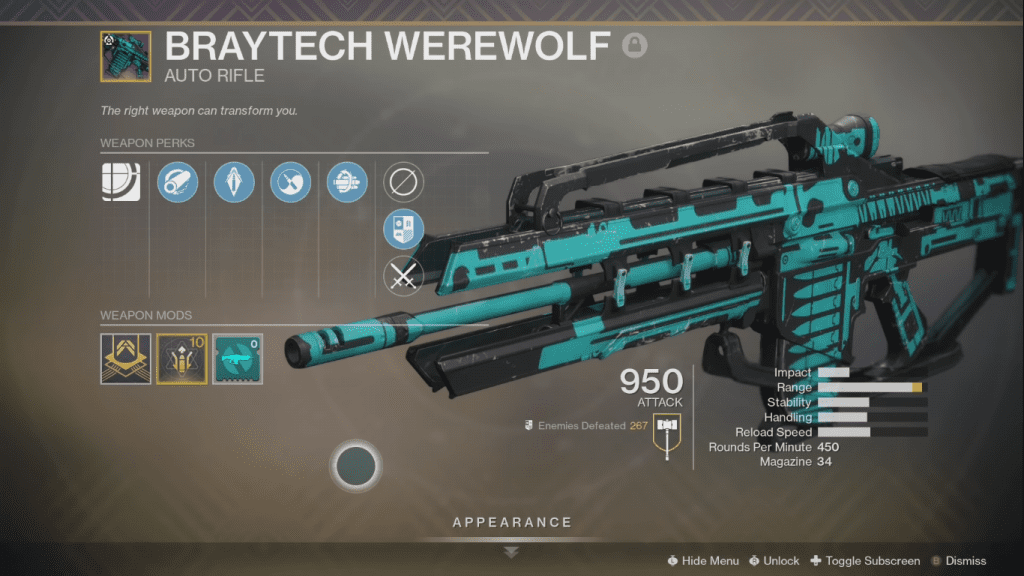Screen dimensions: 1024x576
Task: Select the magazine reload trait perk
Action: (x=347, y=182)
